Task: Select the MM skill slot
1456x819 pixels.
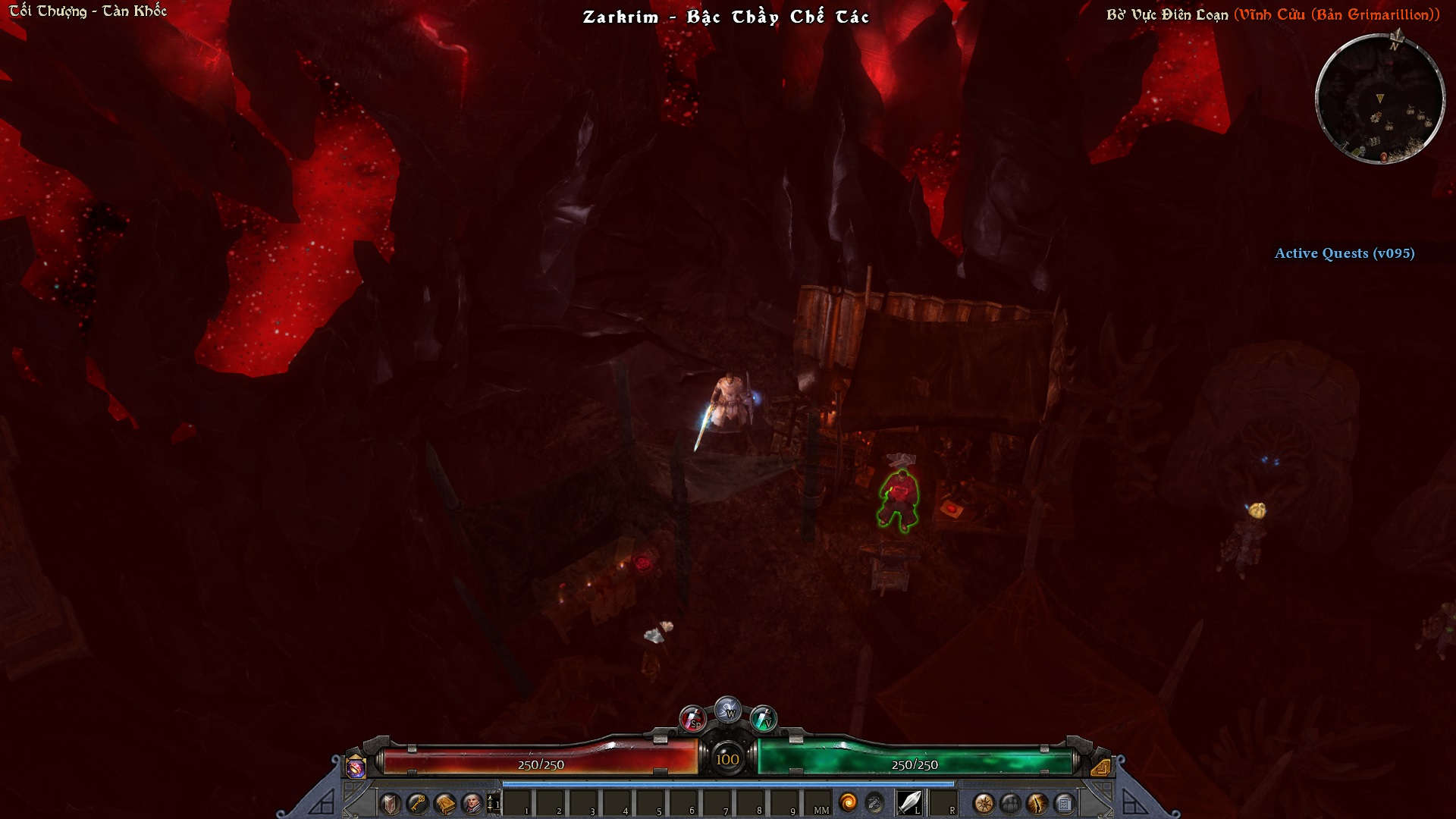Action: click(817, 802)
